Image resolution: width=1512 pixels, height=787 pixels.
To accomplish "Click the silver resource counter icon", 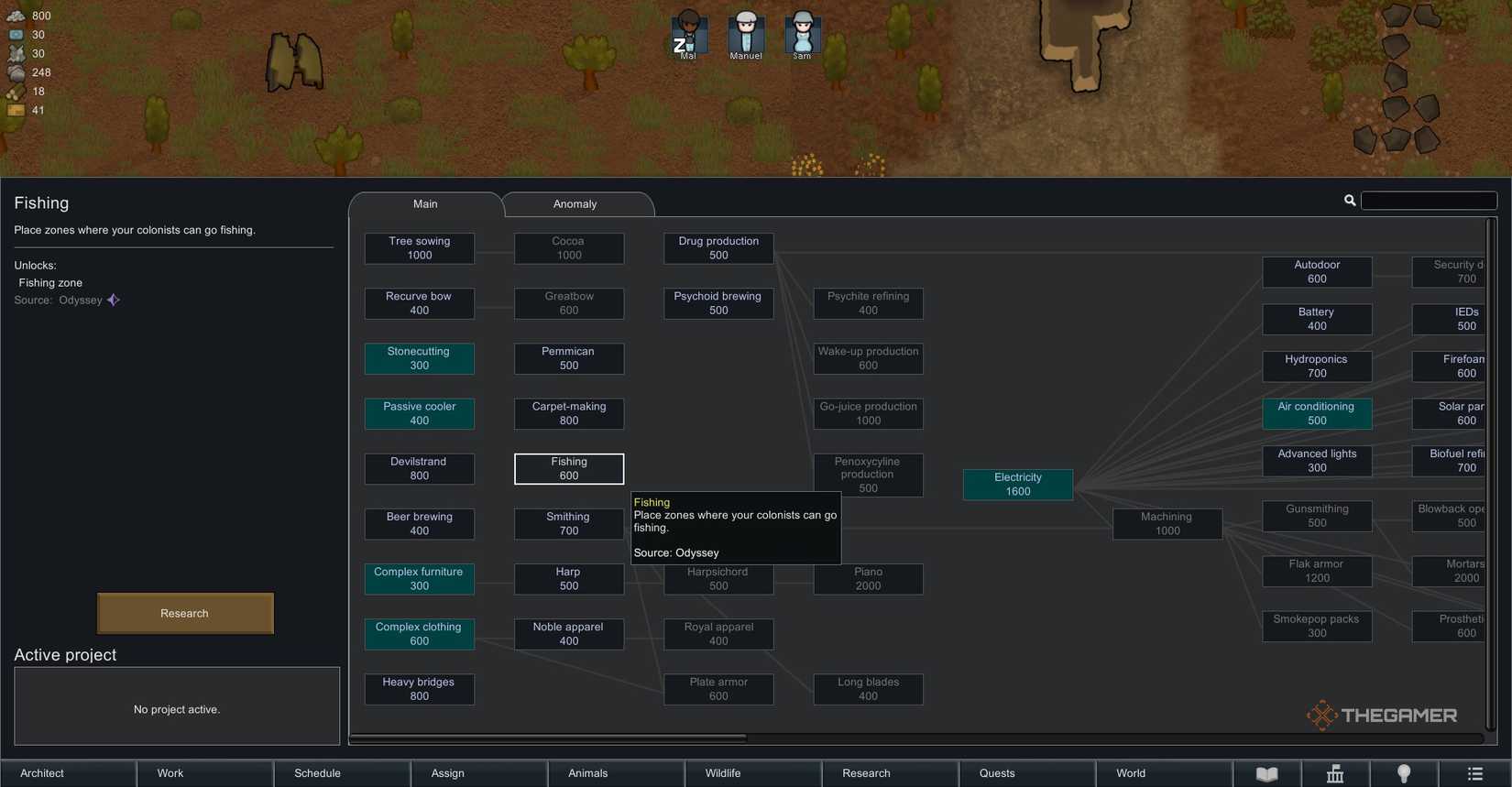I will [x=16, y=16].
